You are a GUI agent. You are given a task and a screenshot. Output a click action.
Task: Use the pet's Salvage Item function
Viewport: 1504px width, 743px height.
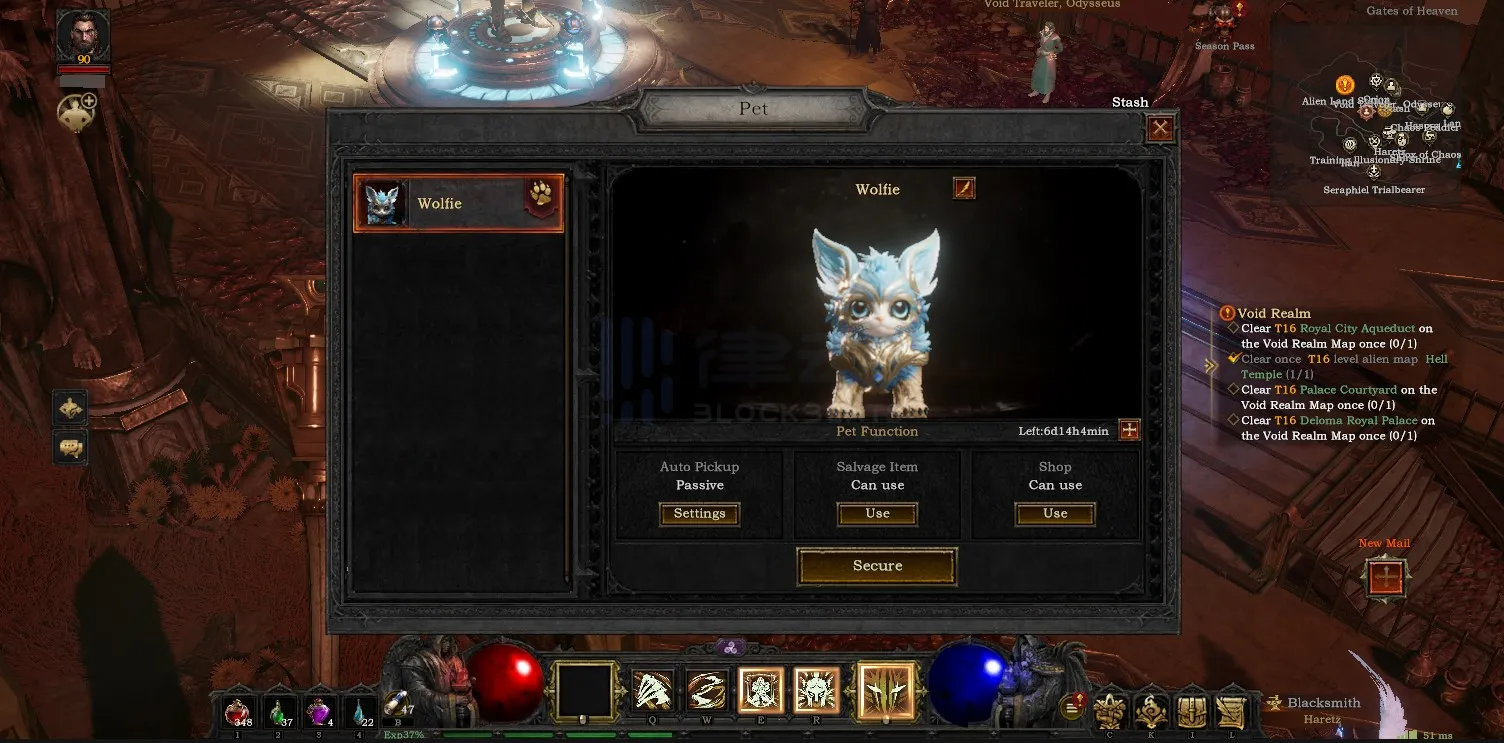coord(877,514)
